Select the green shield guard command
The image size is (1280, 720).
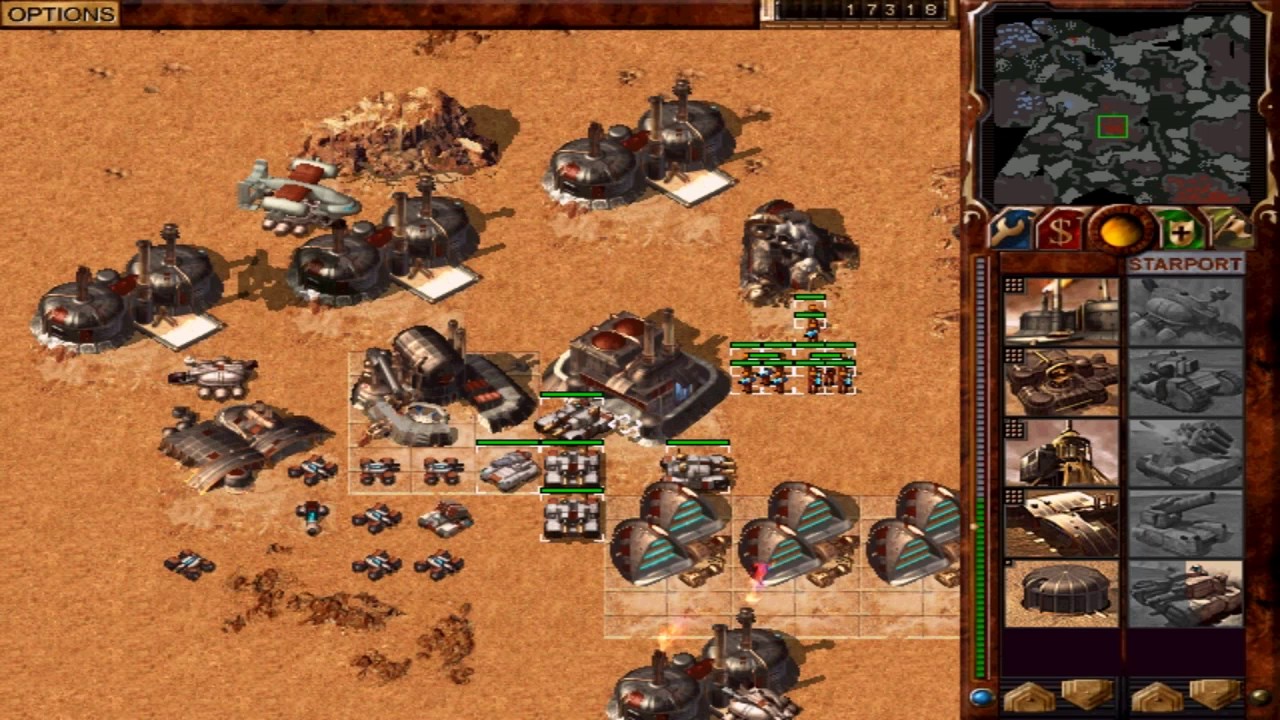[1180, 231]
